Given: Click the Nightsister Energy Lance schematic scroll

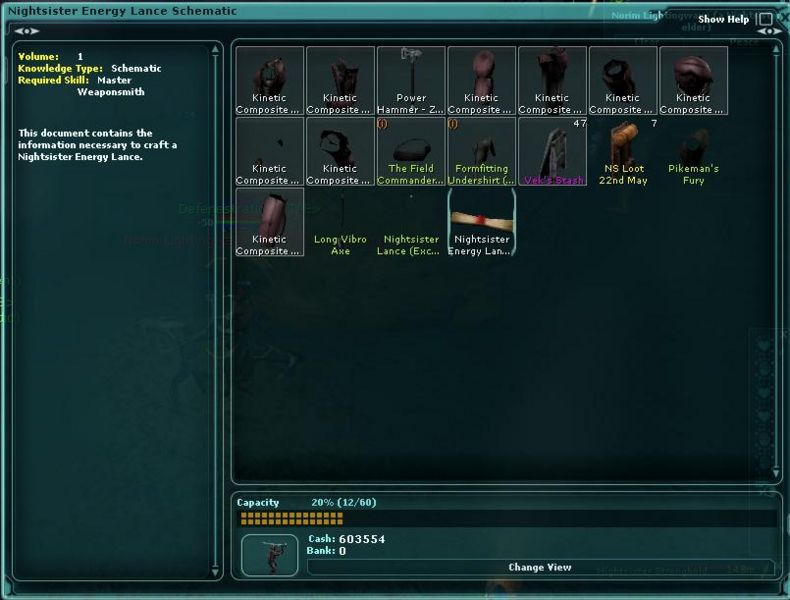Looking at the screenshot, I should point(482,222).
